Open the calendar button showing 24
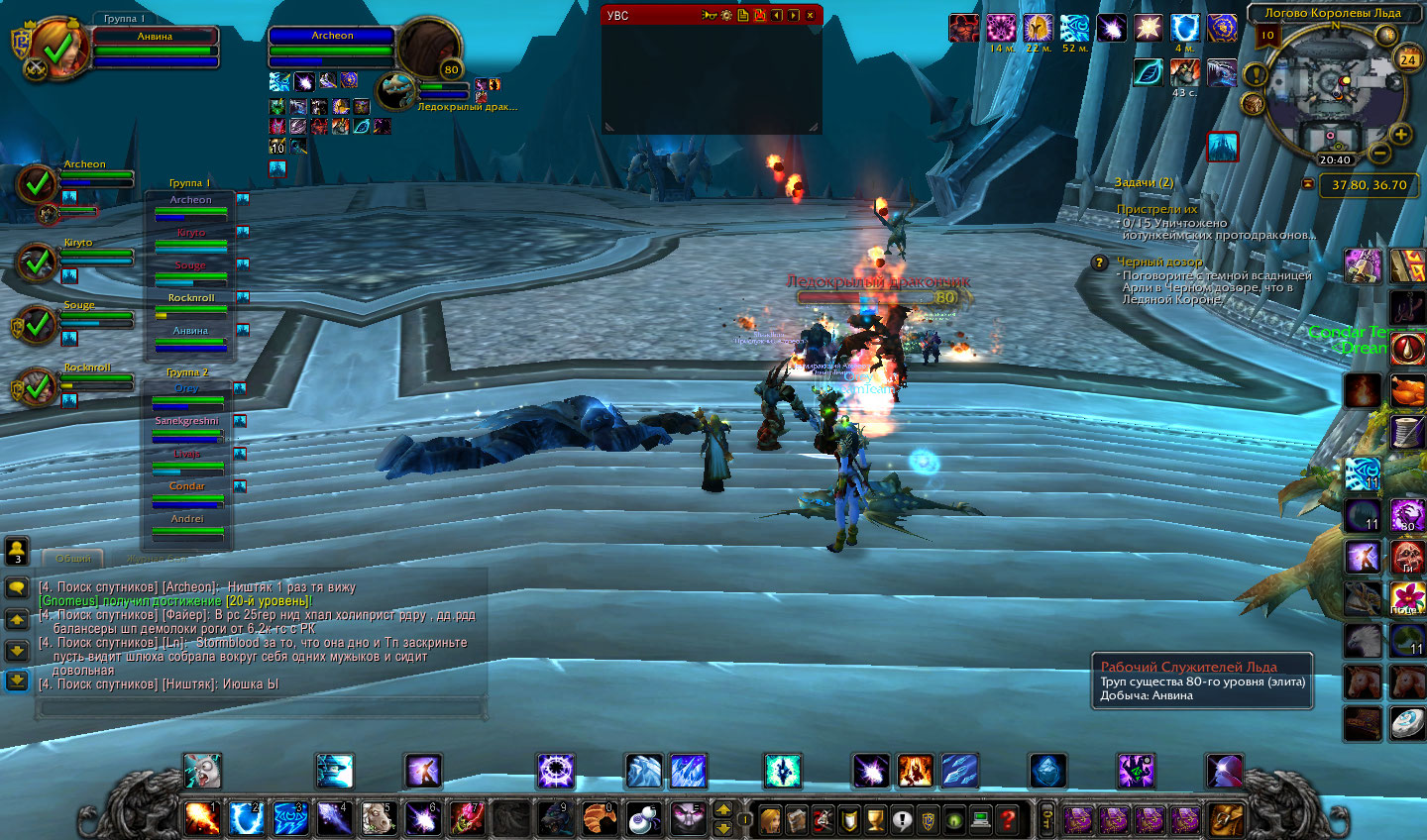 (1407, 58)
